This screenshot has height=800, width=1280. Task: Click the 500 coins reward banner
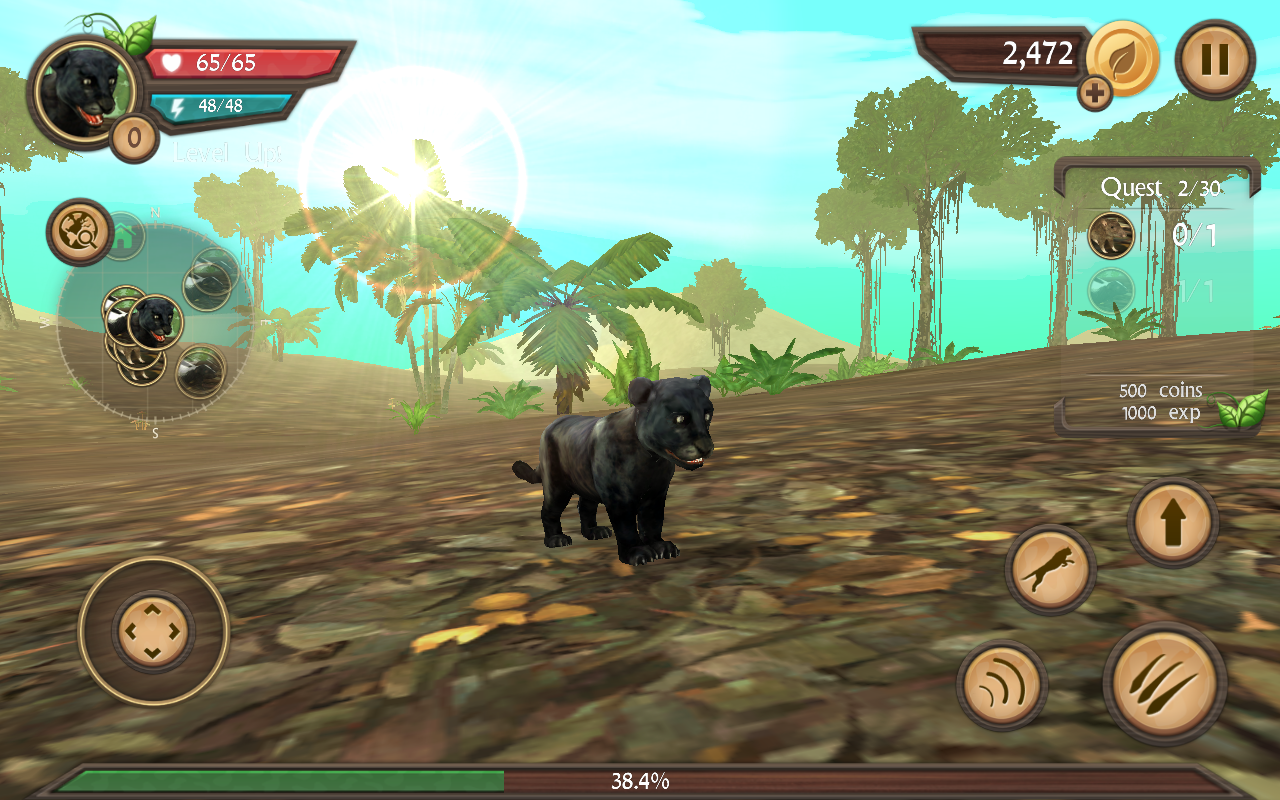[x=1160, y=402]
